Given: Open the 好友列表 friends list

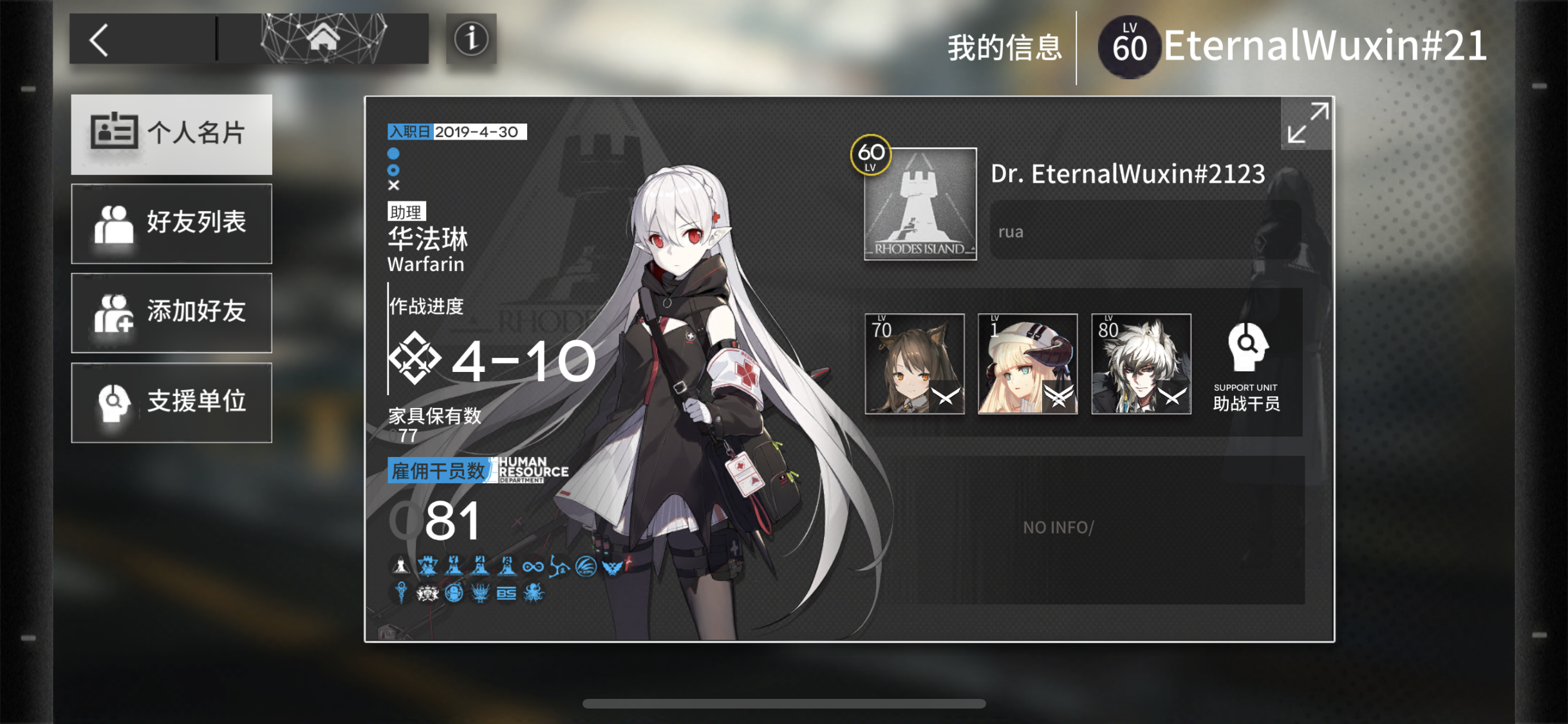Looking at the screenshot, I should point(172,223).
